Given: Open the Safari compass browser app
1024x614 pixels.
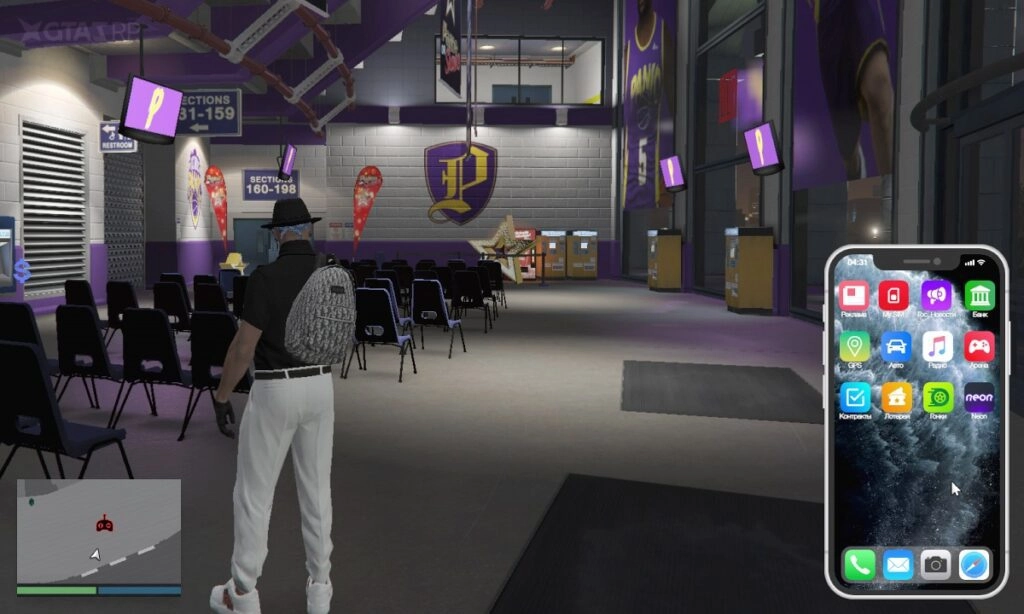Looking at the screenshot, I should pyautogui.click(x=973, y=565).
